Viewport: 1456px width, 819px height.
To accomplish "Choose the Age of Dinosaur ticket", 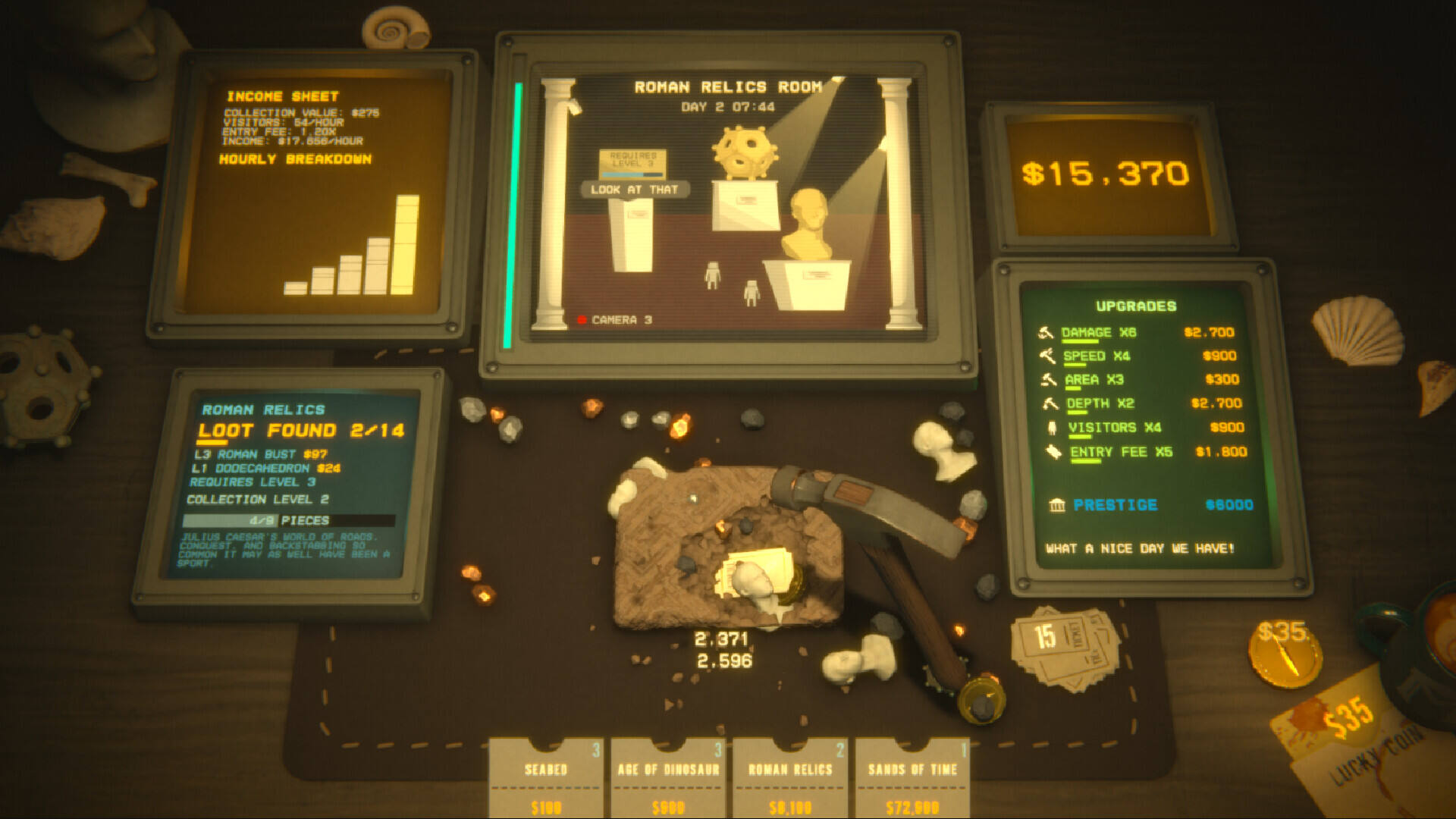I will (668, 777).
